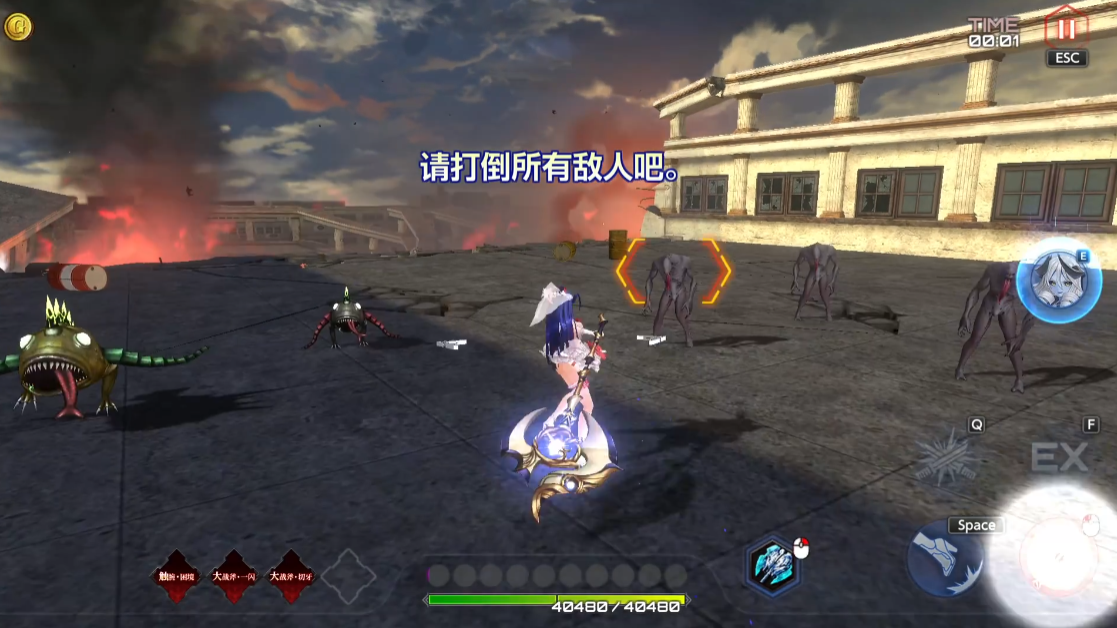
Task: Select the 大战斧·切牙 diamond skill
Action: 291,577
